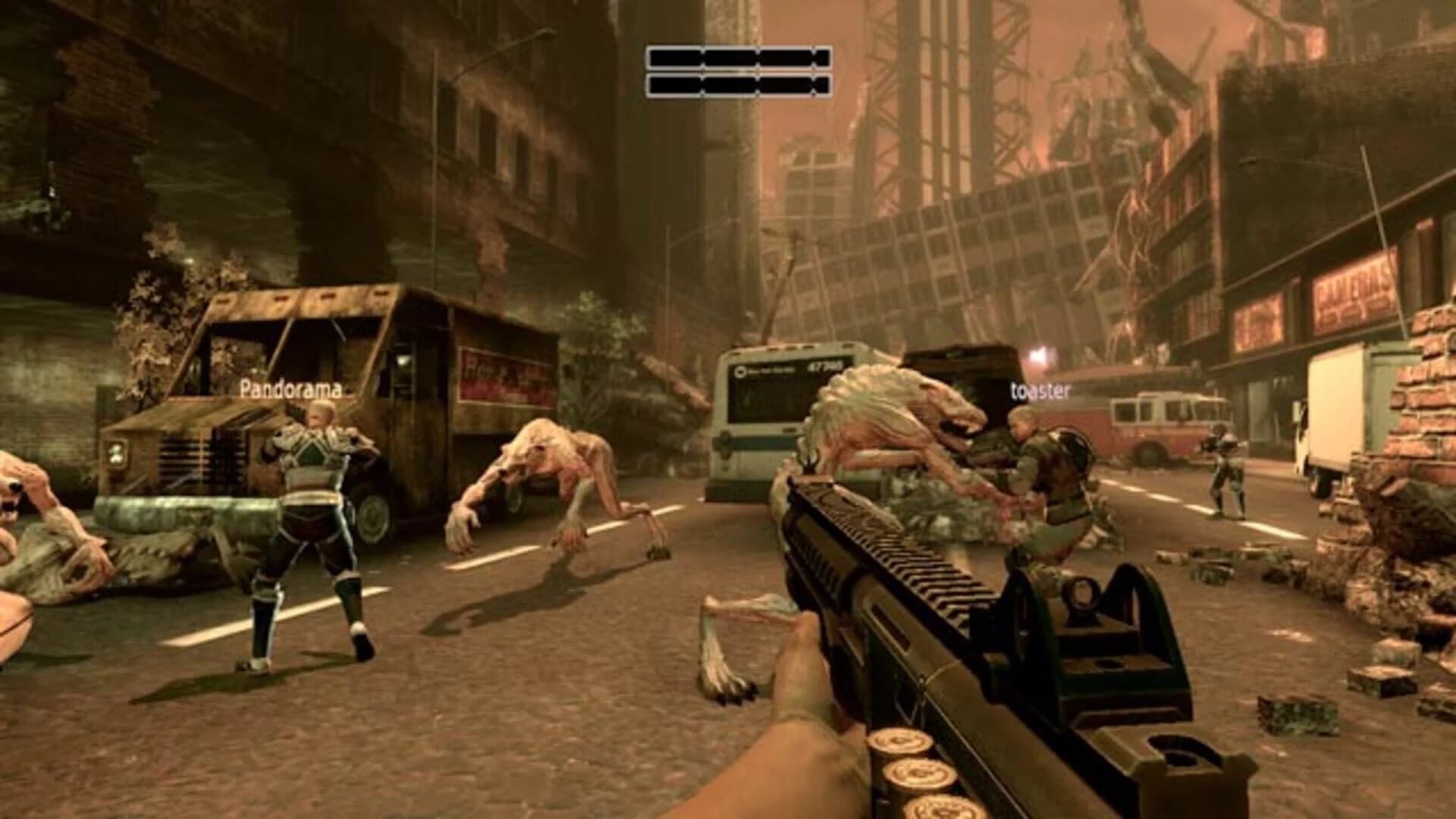Click the transit logo on the bus display
The width and height of the screenshot is (1456, 819).
[740, 372]
